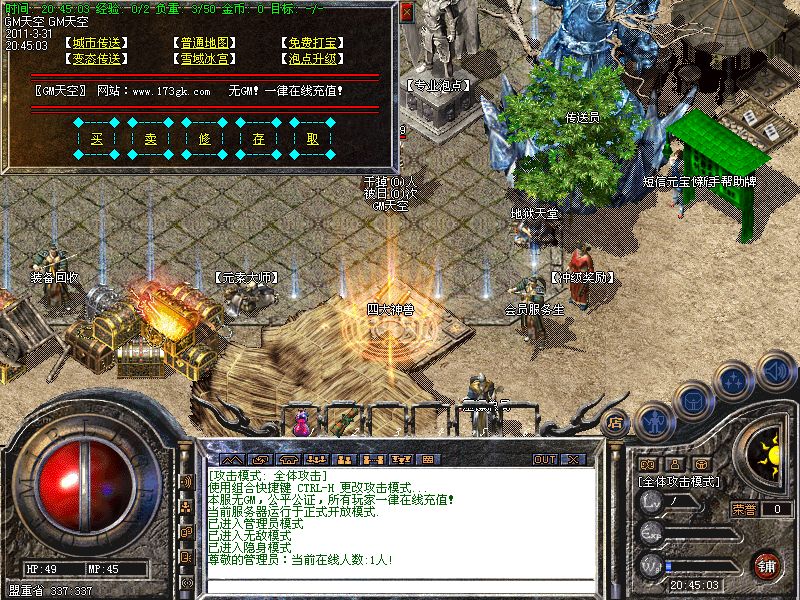Open the skills sparkle round button

[735, 382]
